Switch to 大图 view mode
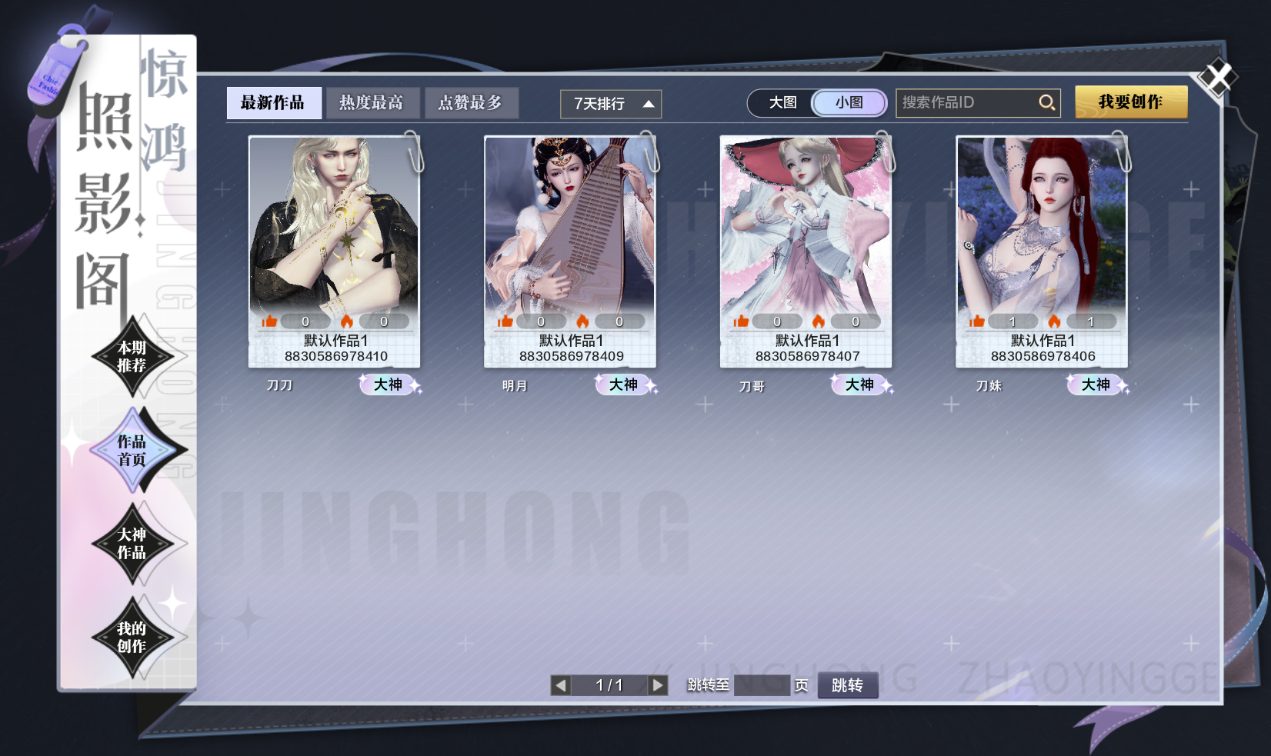The height and width of the screenshot is (756, 1271). click(x=782, y=103)
